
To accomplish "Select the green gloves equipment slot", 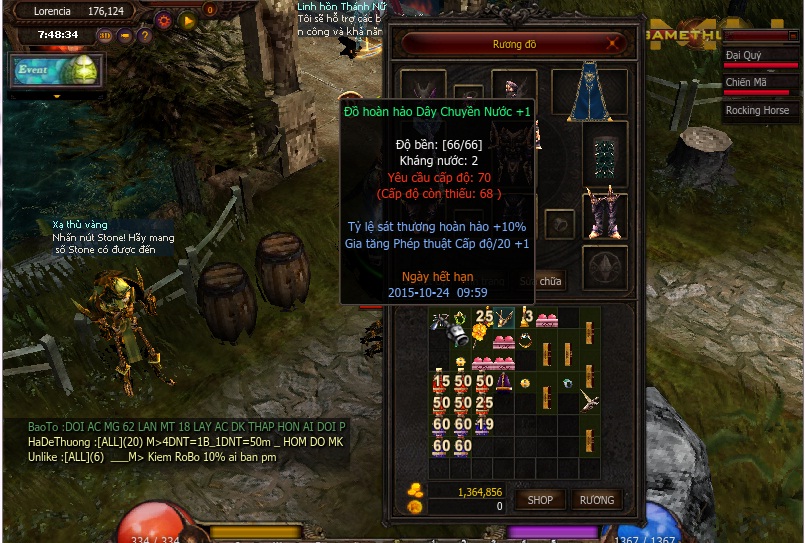I will pos(605,156).
